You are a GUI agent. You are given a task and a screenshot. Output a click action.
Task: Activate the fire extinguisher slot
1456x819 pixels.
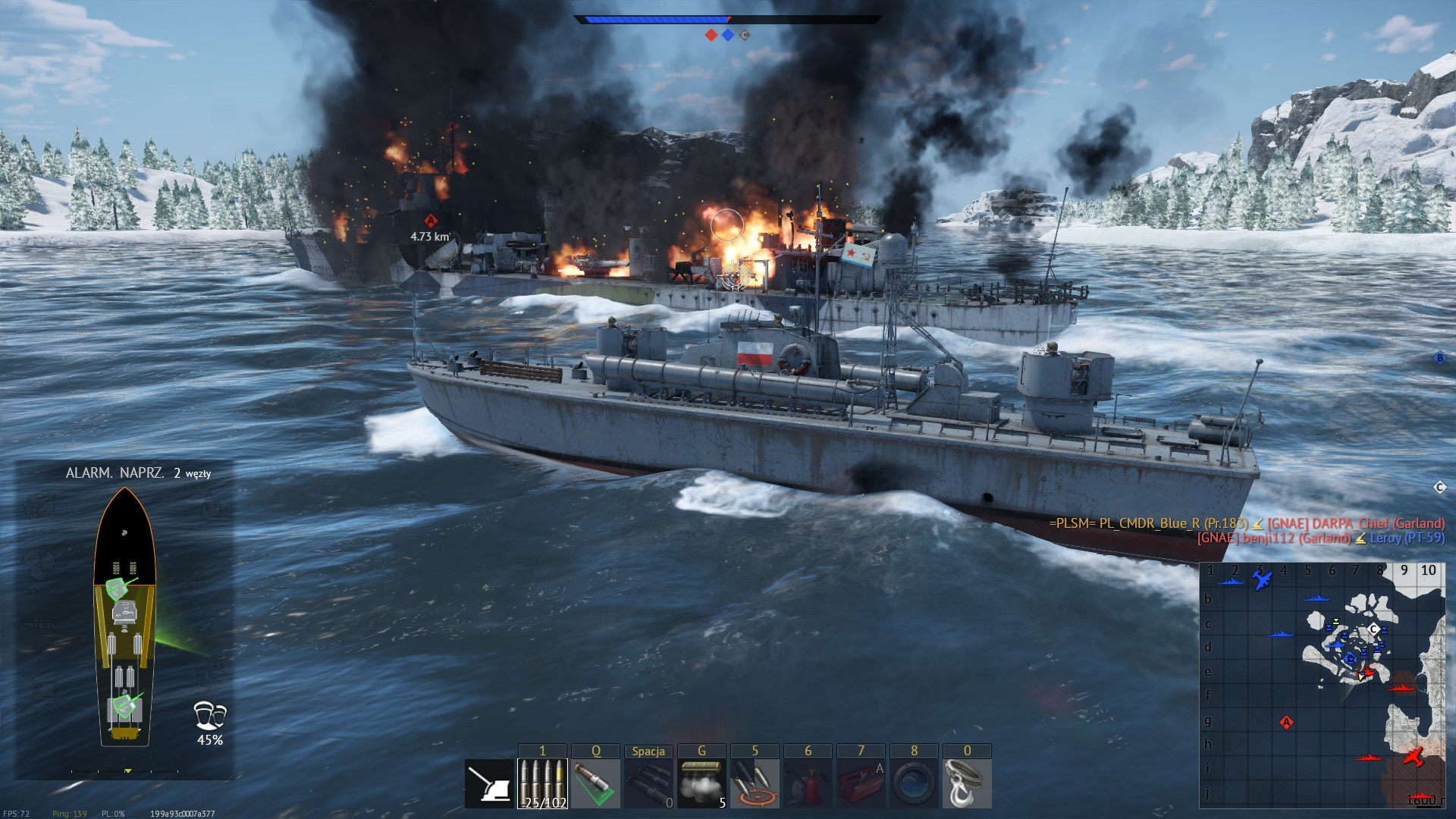pos(808,783)
